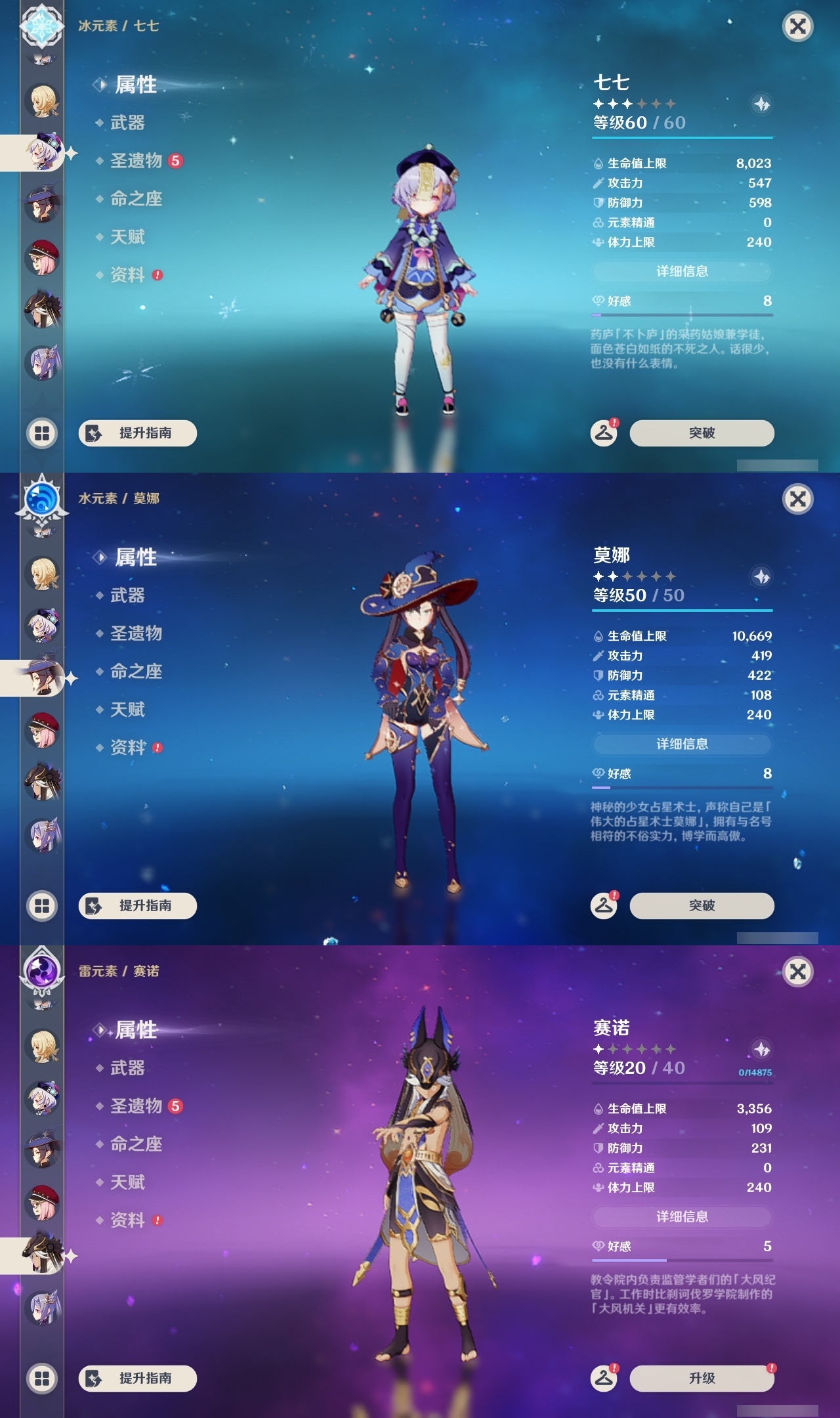840x1418 pixels.
Task: Expand Qiqi's 详细信息 detailed stats
Action: click(x=682, y=272)
